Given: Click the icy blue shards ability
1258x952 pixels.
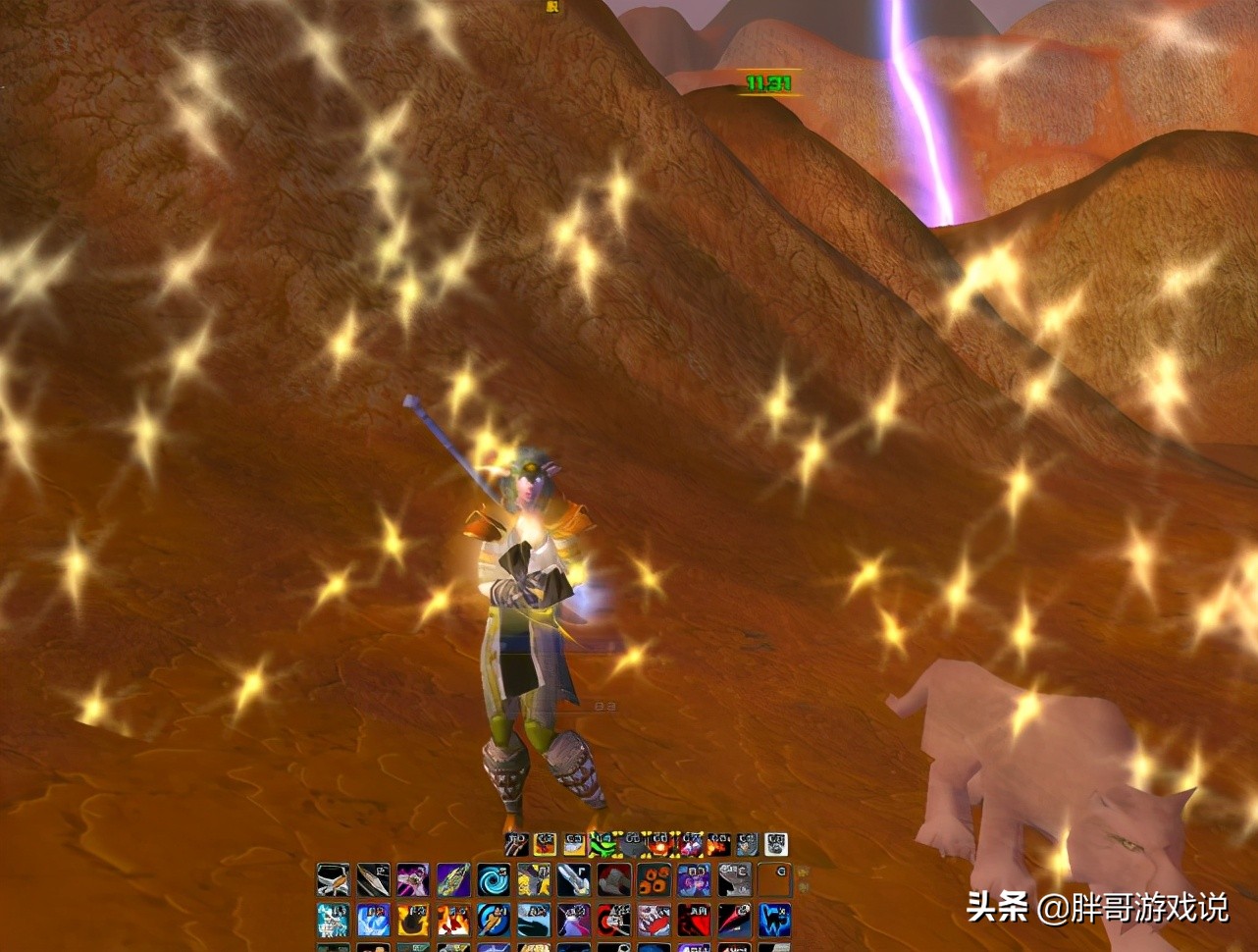Looking at the screenshot, I should click(333, 920).
